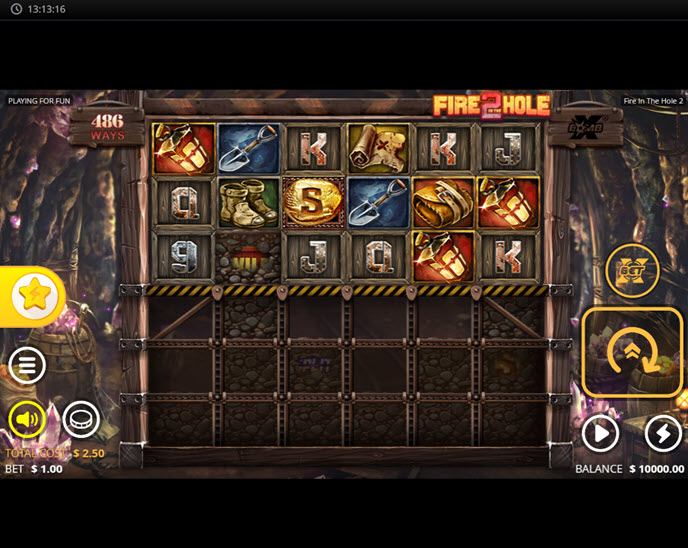Open the xBet feature buy option
Screen dimensions: 688x548
[x=632, y=271]
